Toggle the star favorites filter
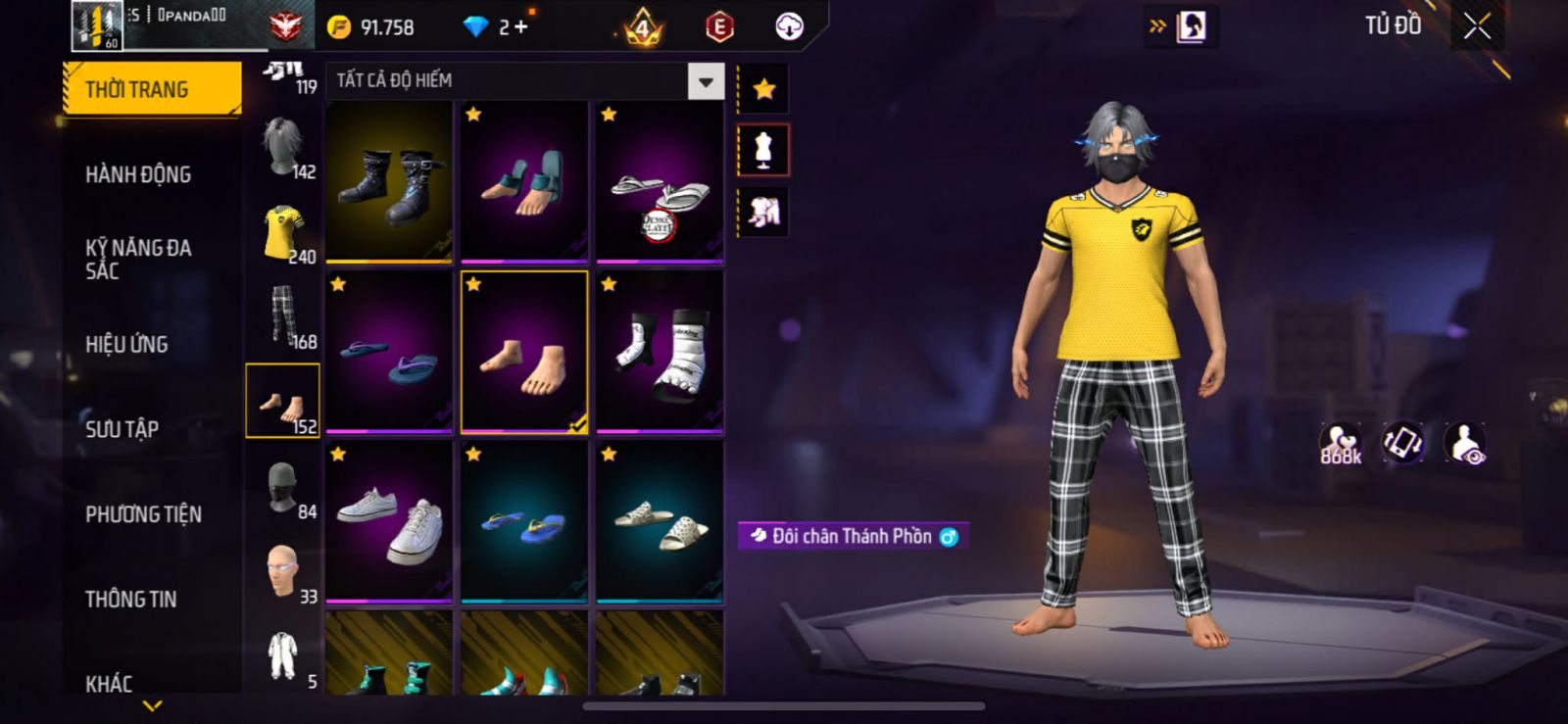The image size is (1568, 724). click(763, 90)
